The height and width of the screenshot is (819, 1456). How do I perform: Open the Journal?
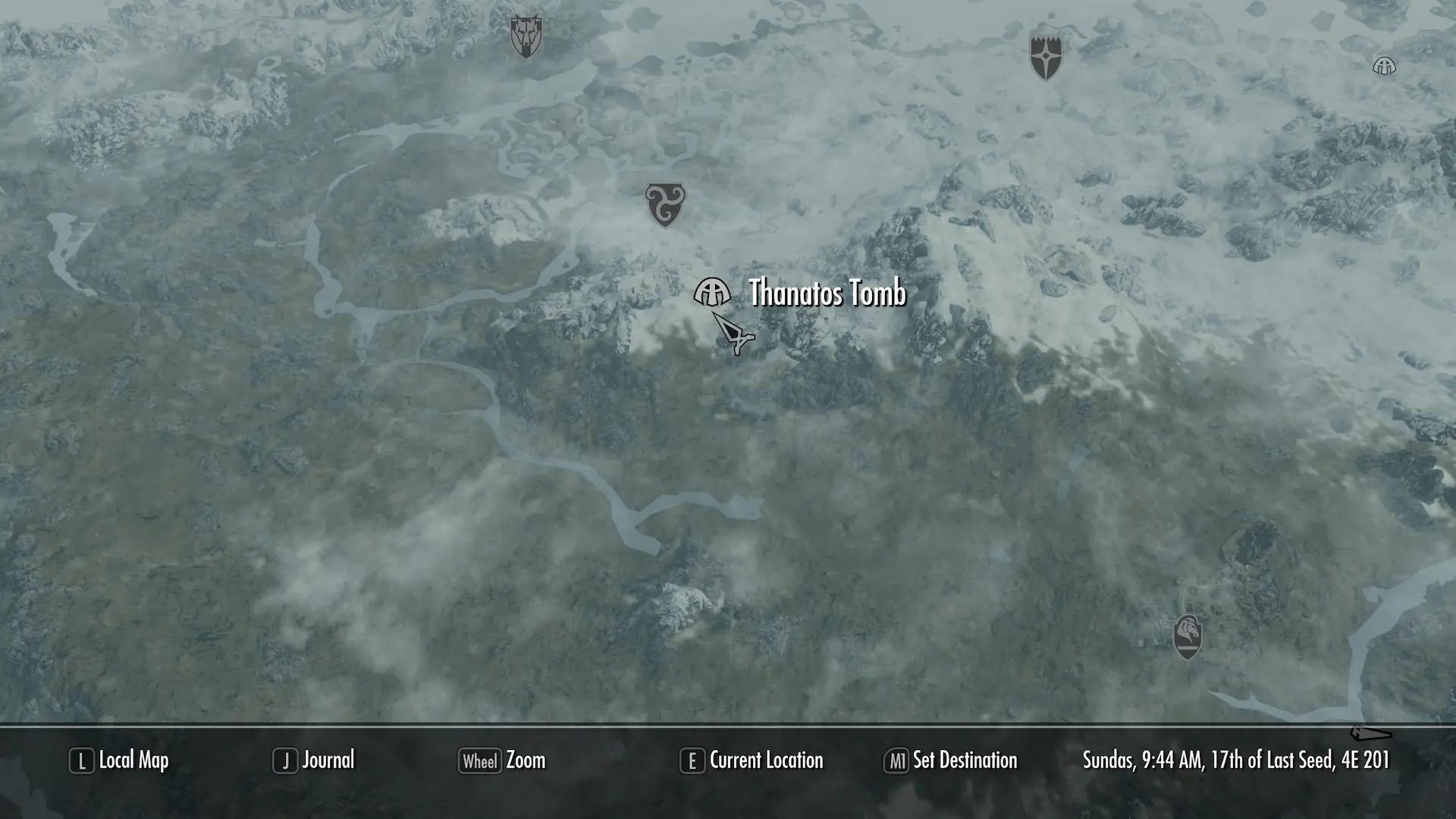point(328,761)
